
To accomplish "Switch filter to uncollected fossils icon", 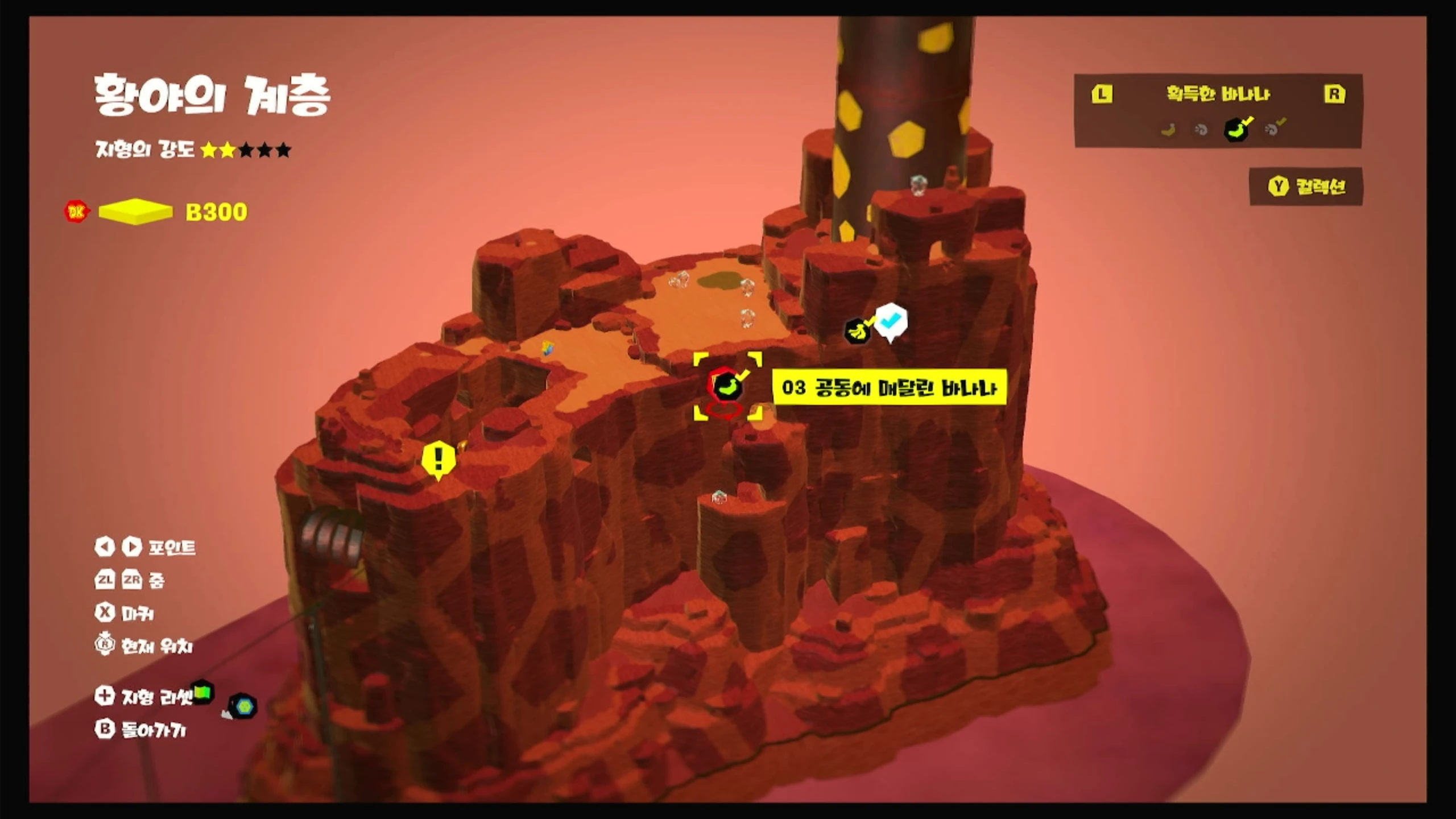I will pyautogui.click(x=1201, y=130).
